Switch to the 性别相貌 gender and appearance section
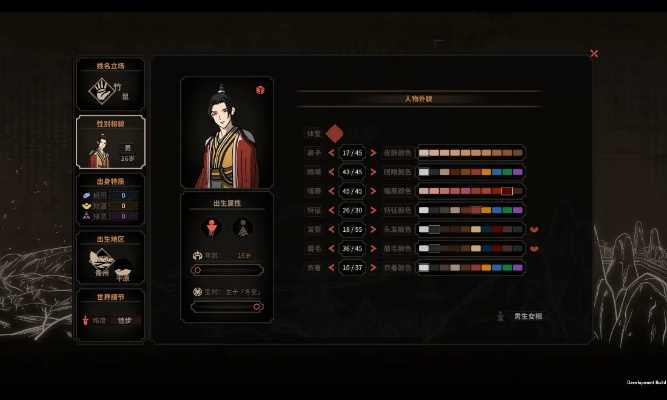 (x=110, y=142)
